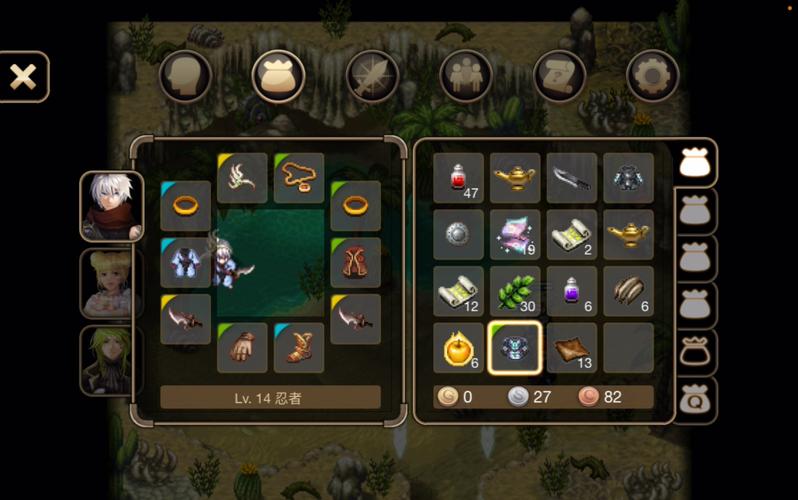
Task: Select the red health potion stack
Action: point(459,178)
